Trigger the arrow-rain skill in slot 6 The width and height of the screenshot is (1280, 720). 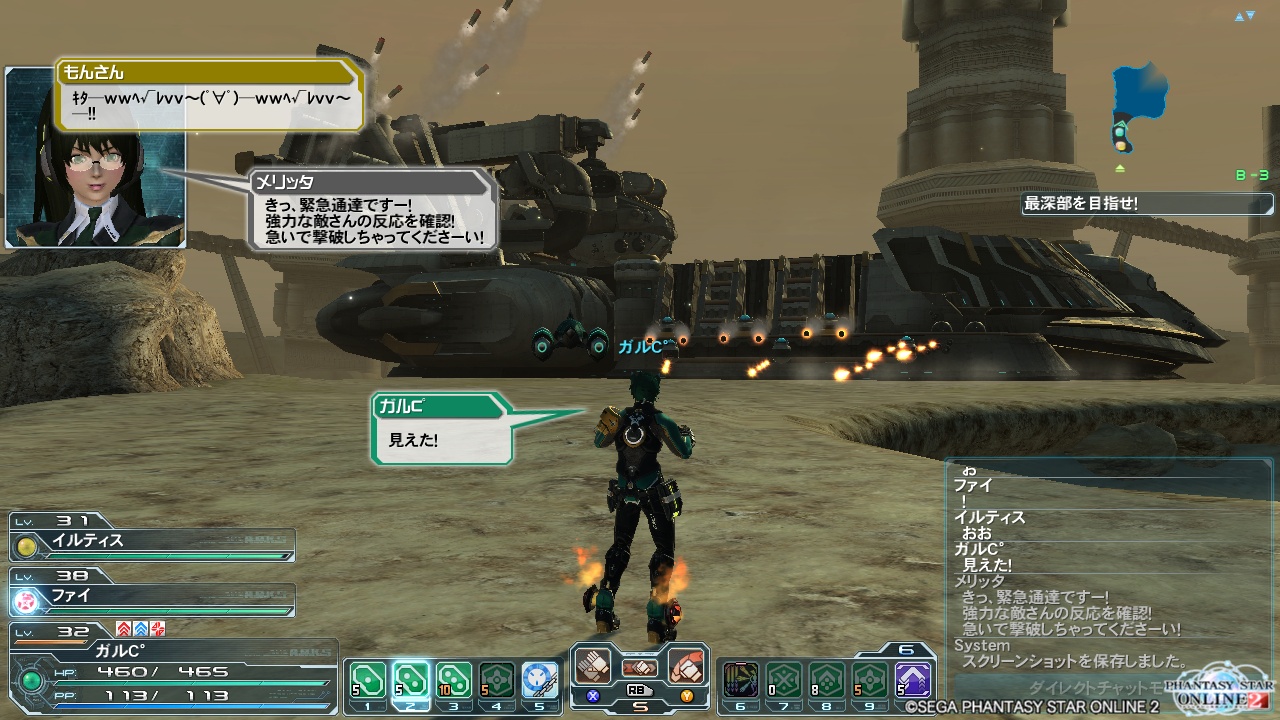(x=741, y=680)
